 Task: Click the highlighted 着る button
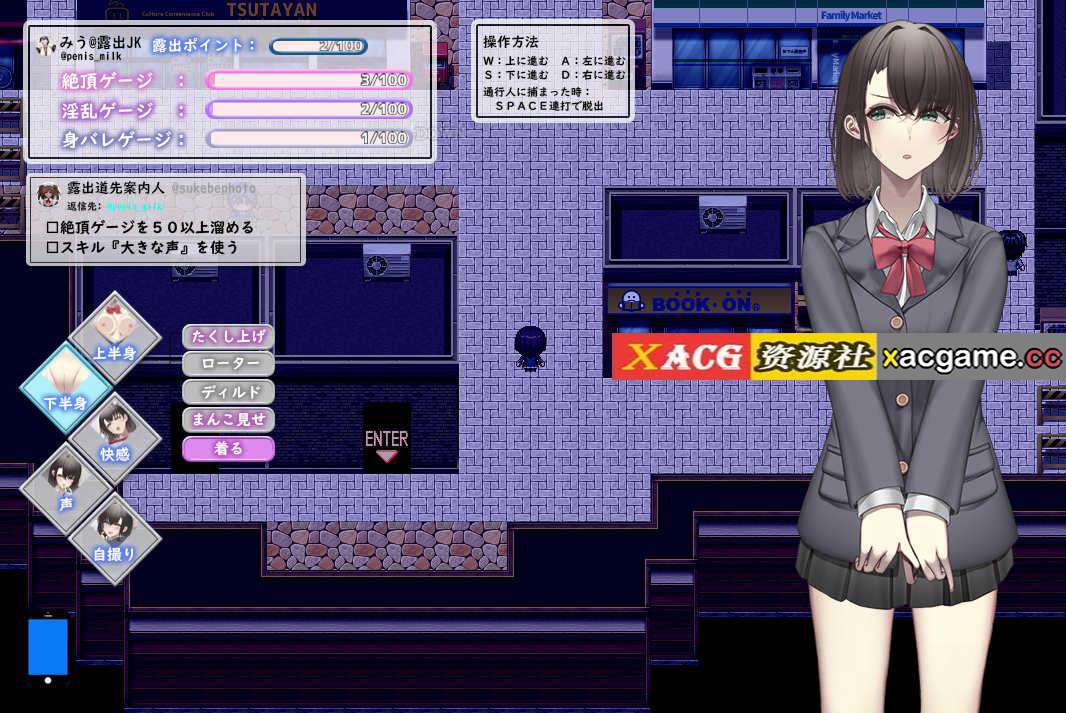(x=228, y=449)
